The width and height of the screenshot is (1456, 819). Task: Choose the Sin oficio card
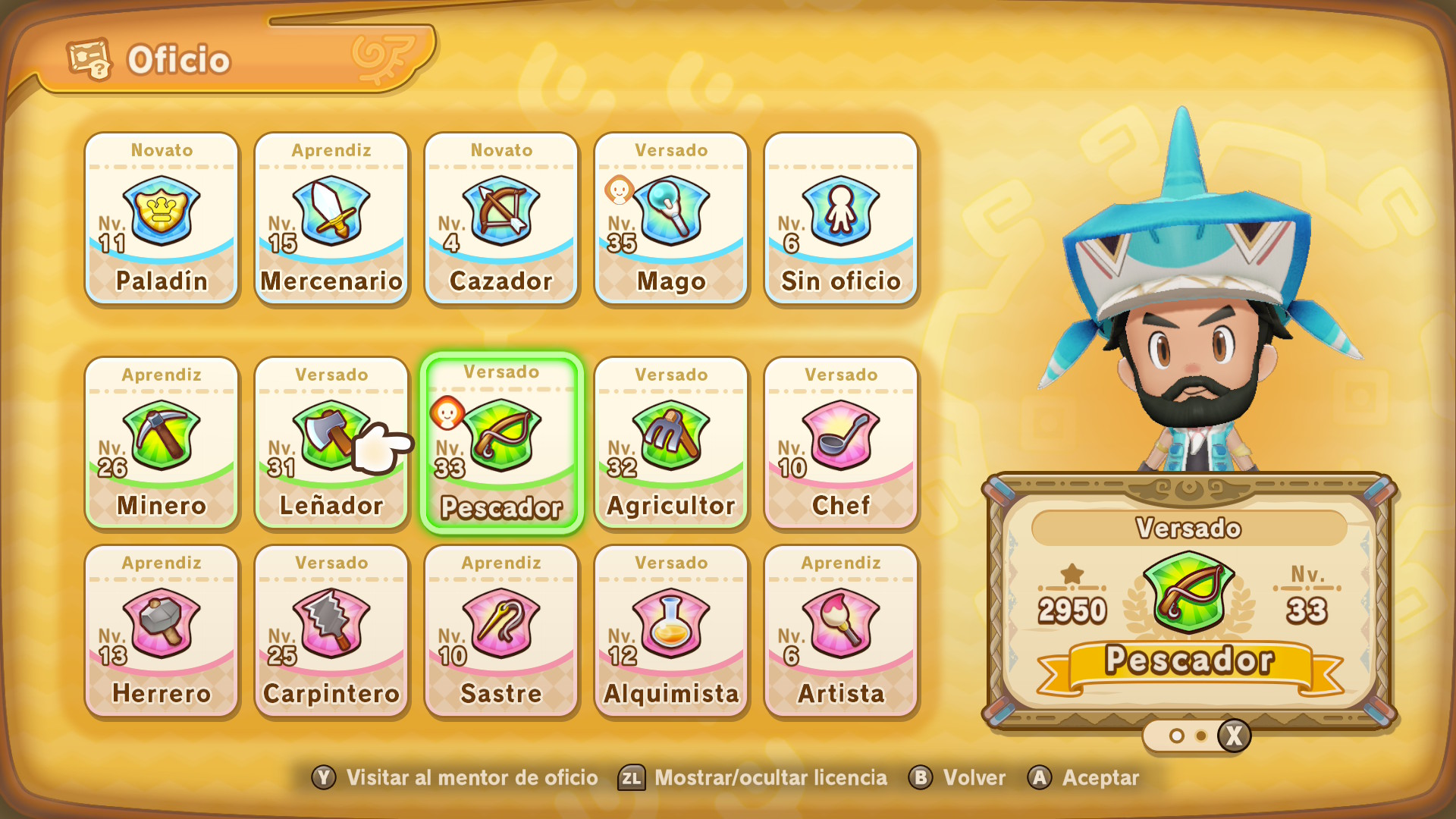coord(841,218)
